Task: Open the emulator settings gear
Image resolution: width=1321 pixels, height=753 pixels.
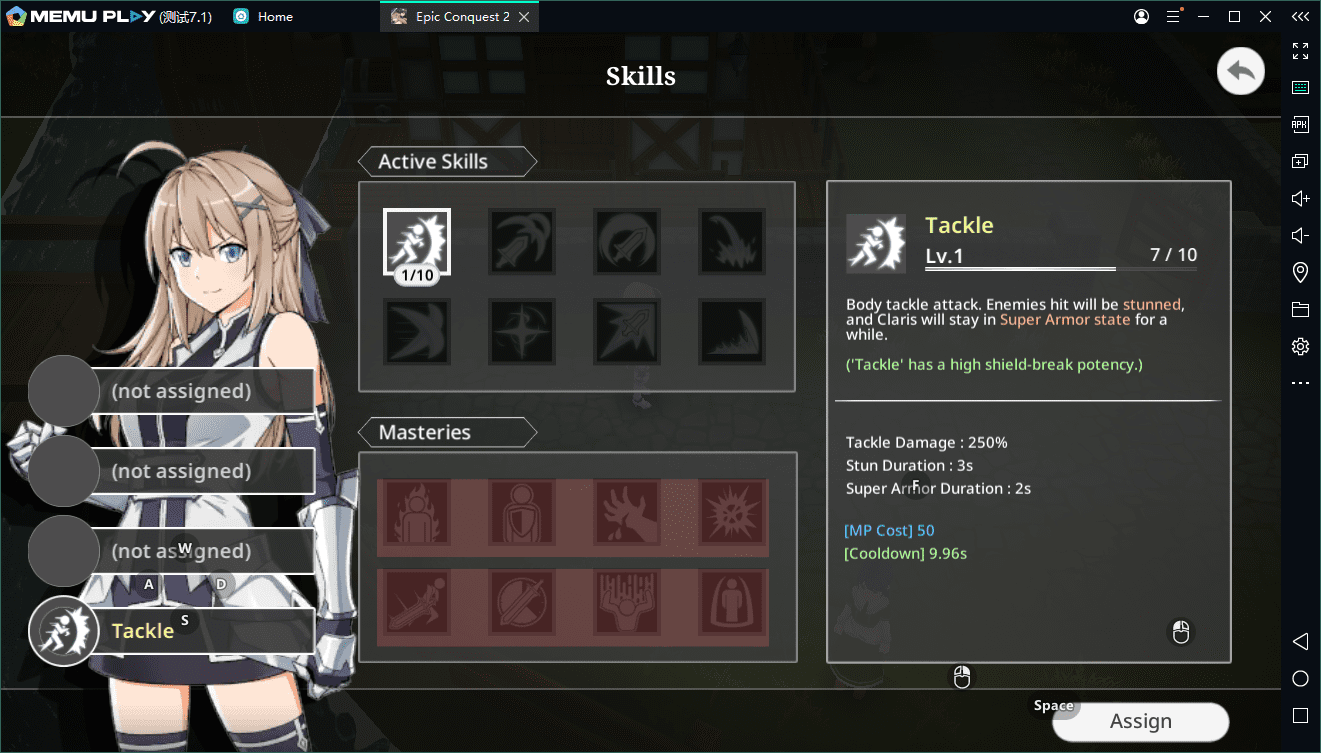Action: click(1300, 347)
